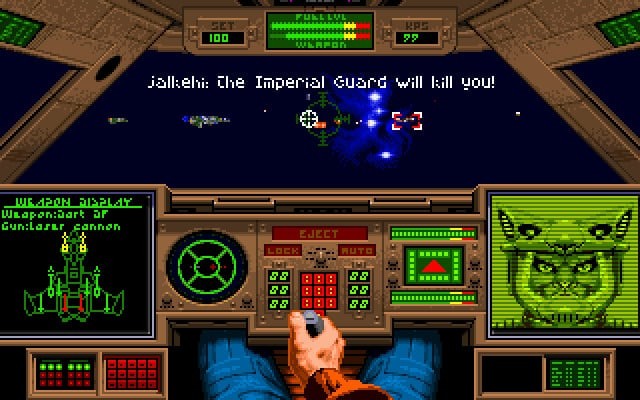Open the Kilrathi pilot comm screen

pyautogui.click(x=562, y=264)
